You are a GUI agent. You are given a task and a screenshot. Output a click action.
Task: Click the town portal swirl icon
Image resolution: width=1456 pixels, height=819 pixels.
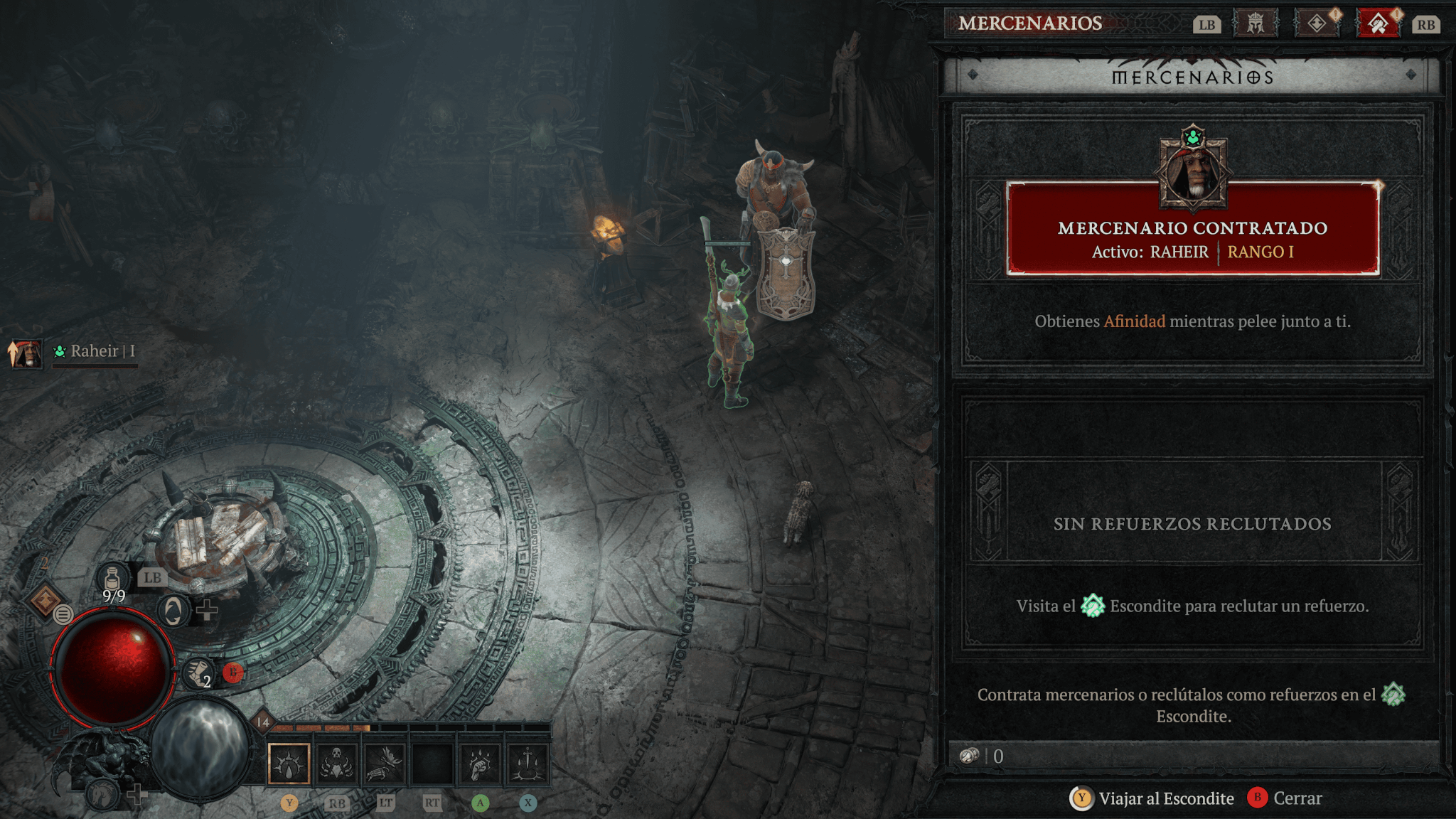pyautogui.click(x=173, y=611)
